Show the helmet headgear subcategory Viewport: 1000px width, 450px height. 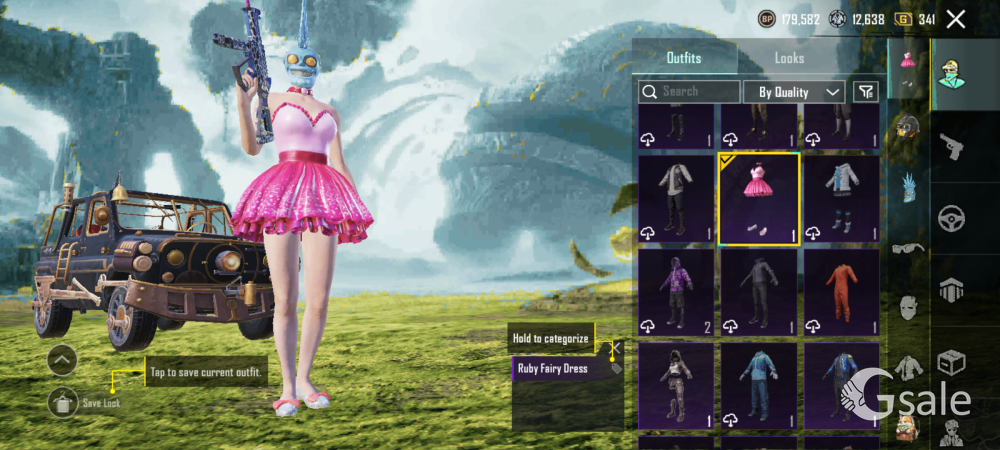(907, 127)
